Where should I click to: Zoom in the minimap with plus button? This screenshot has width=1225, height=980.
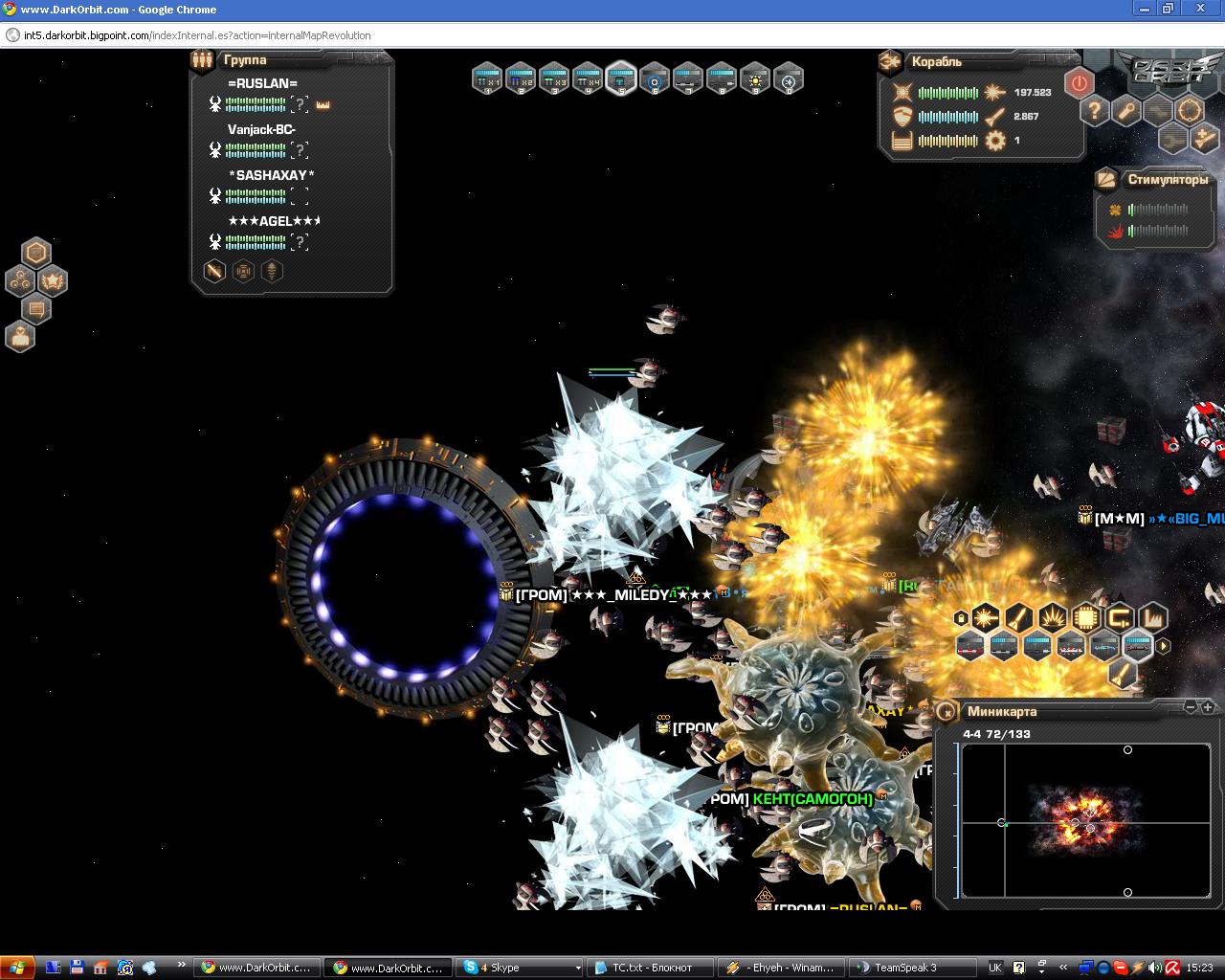click(1208, 707)
